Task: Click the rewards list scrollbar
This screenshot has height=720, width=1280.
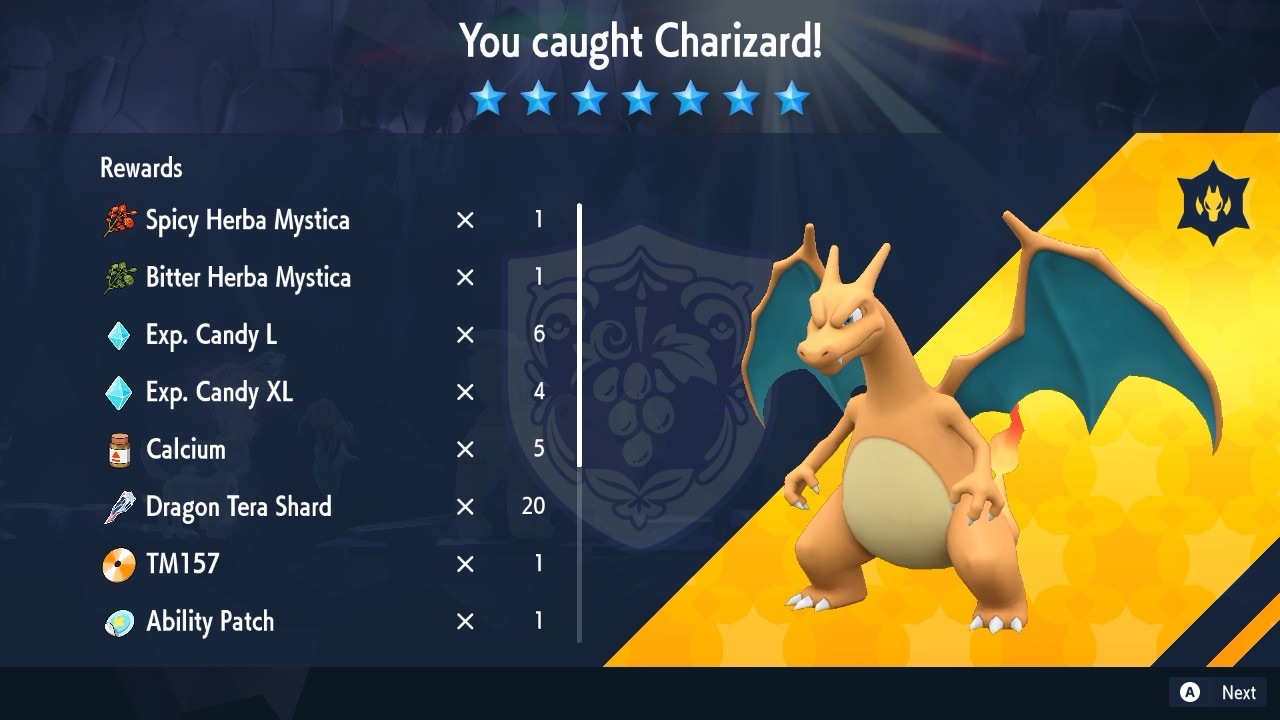Action: tap(579, 335)
